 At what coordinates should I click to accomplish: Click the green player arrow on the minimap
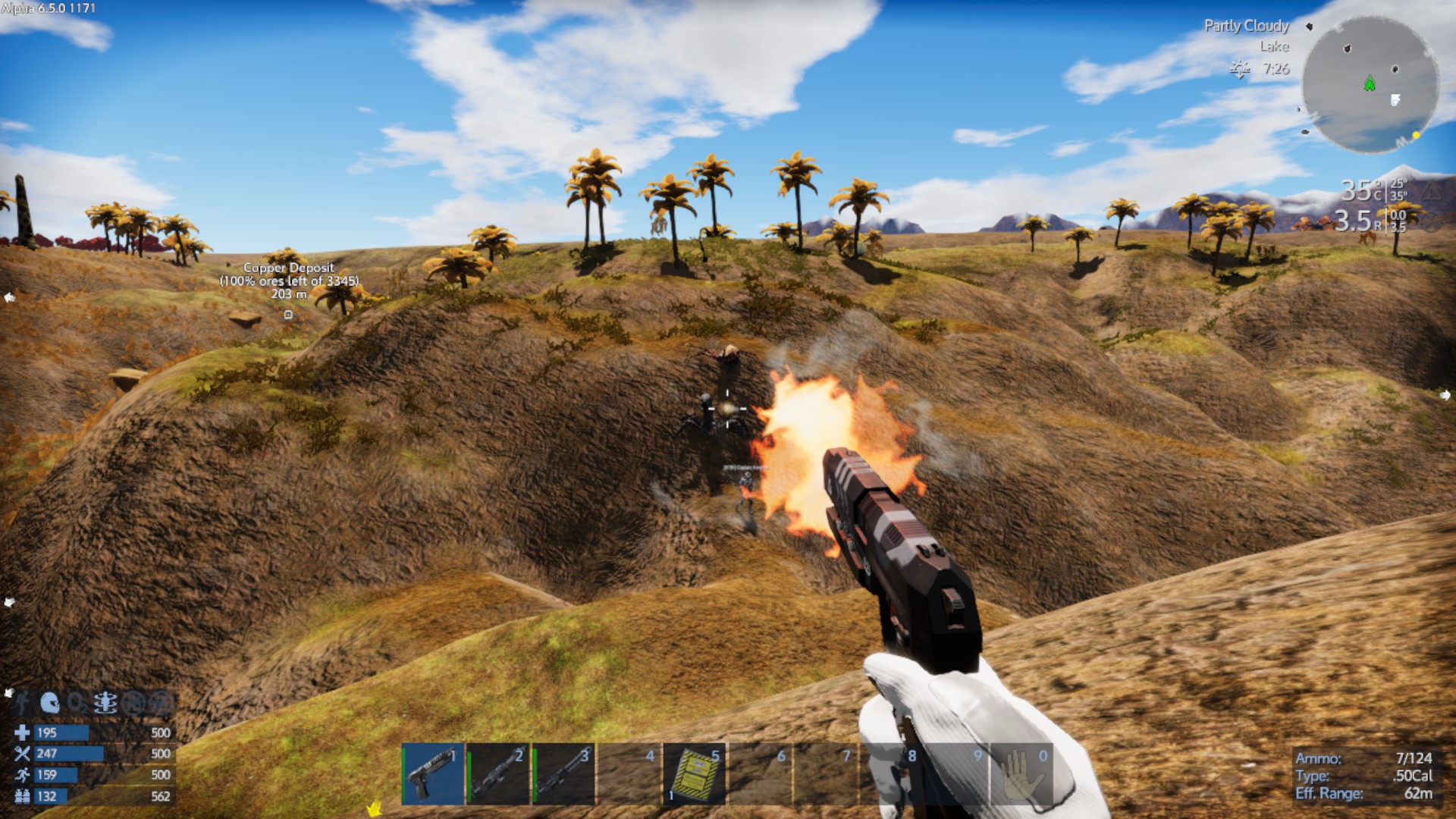coord(1370,83)
